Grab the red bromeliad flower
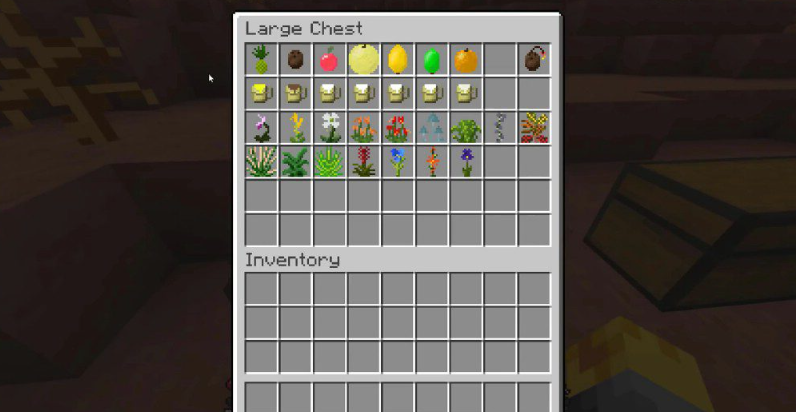Screen dimensions: 796x412 click(363, 162)
